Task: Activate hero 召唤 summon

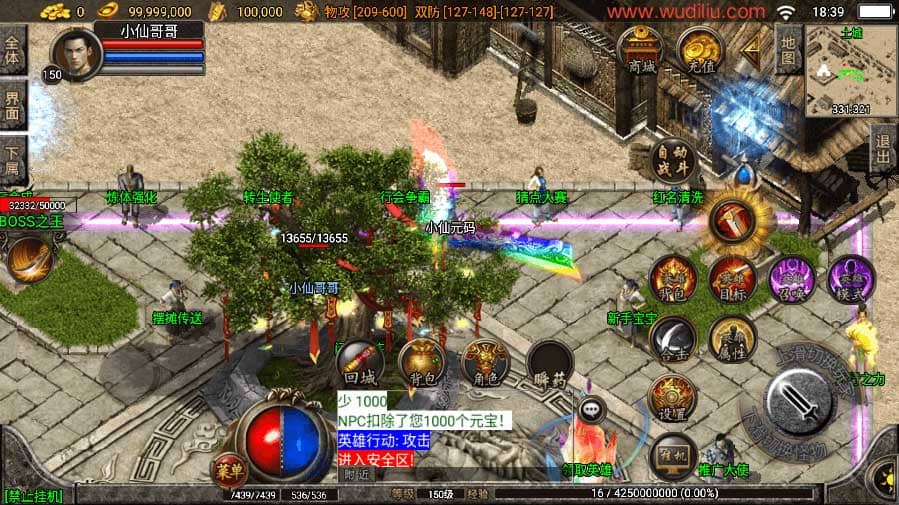Action: click(x=791, y=279)
